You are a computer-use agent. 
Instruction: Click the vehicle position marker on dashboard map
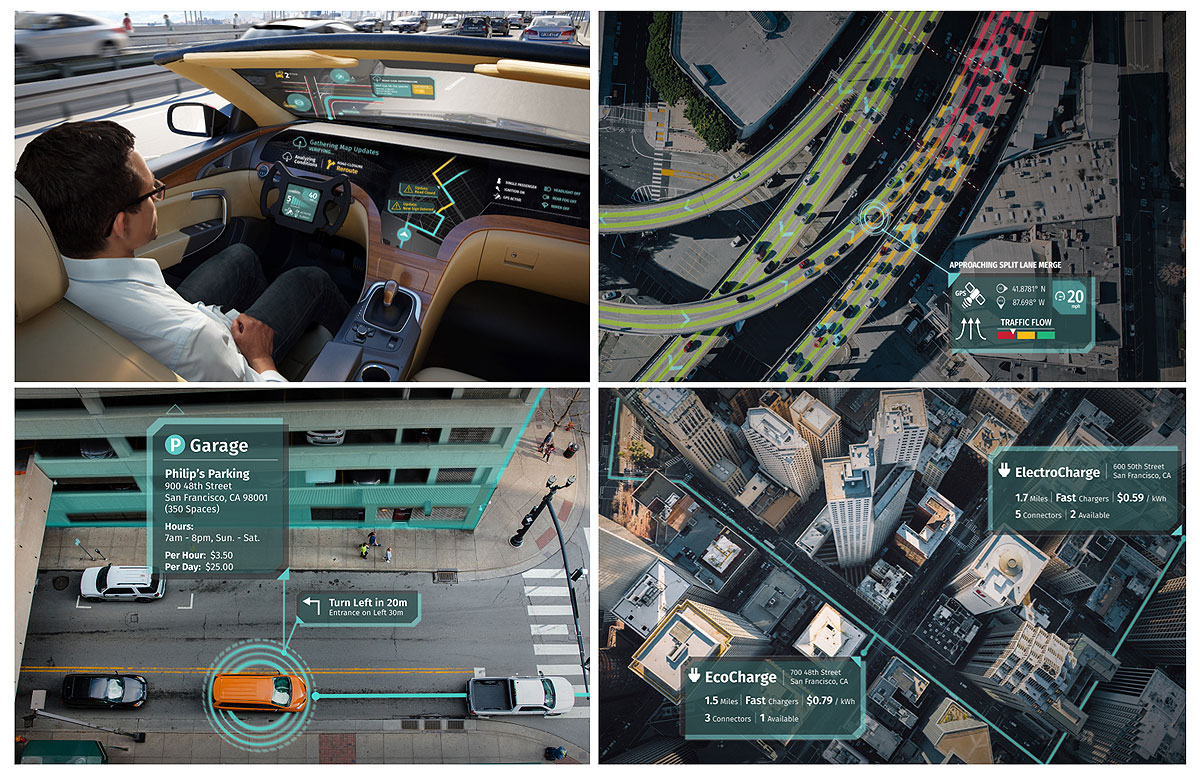tap(403, 236)
